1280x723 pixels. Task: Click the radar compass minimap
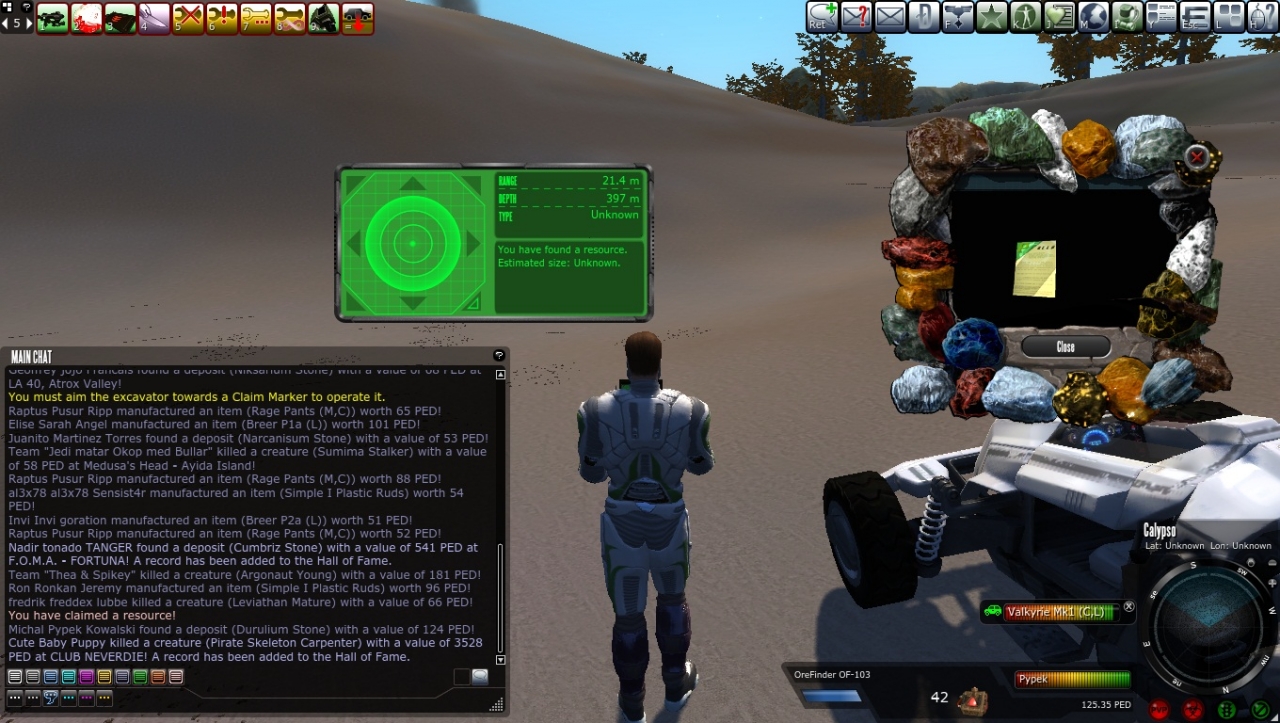point(1209,625)
